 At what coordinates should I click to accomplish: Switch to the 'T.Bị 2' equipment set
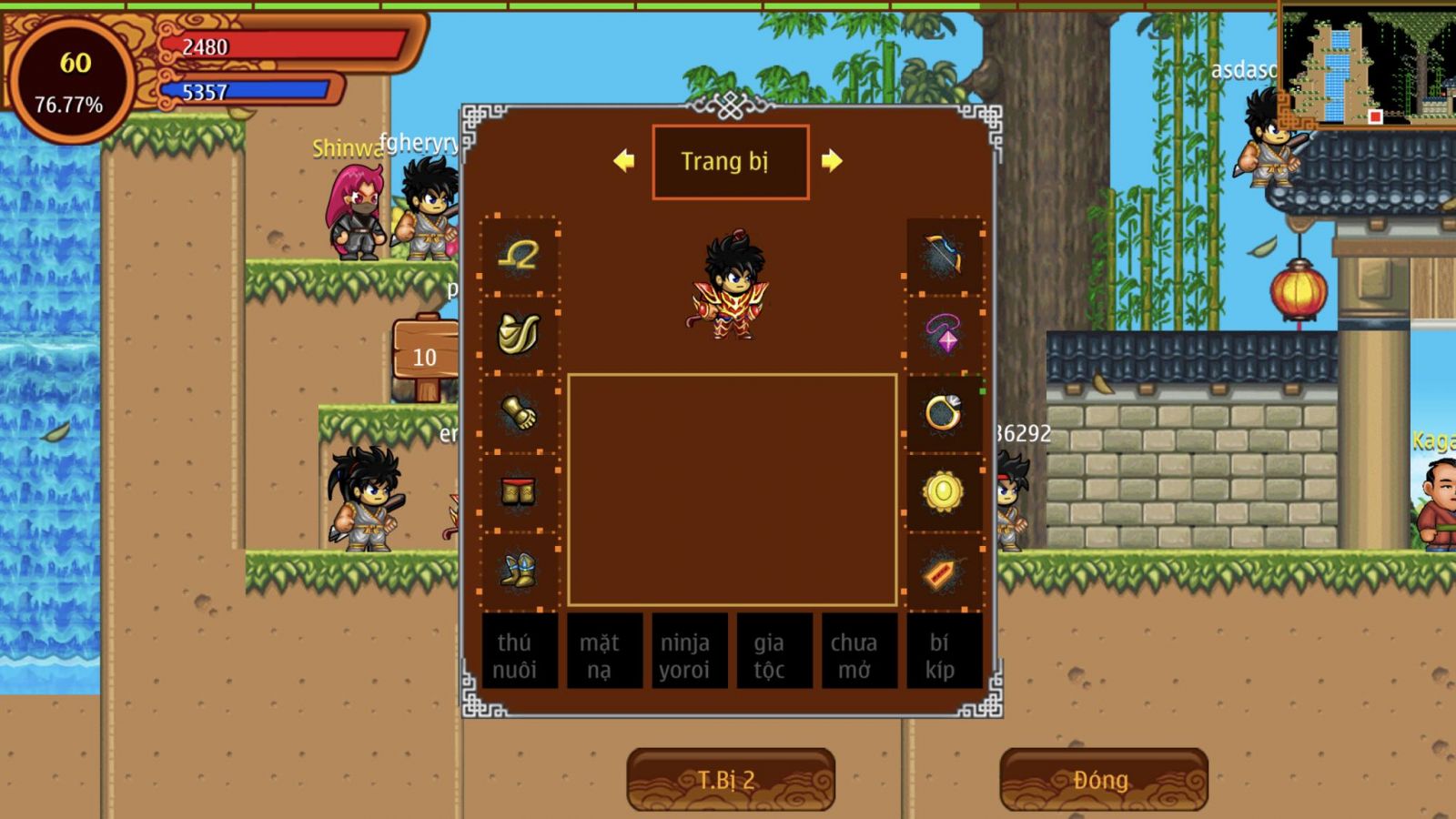[730, 780]
